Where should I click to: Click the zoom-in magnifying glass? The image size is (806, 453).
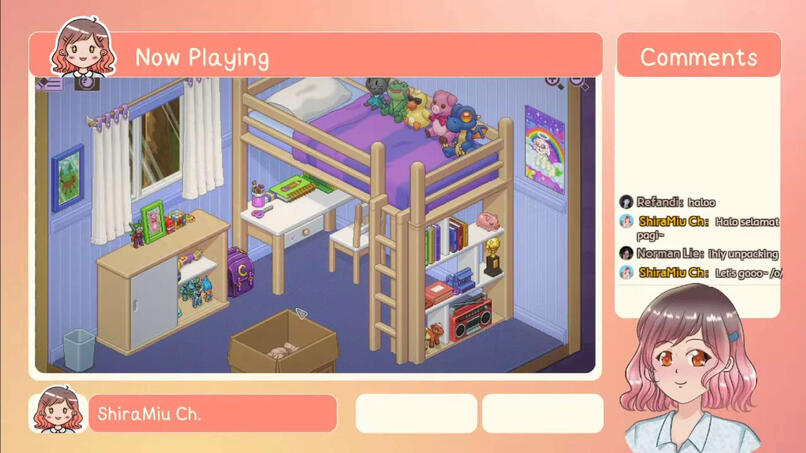click(553, 82)
